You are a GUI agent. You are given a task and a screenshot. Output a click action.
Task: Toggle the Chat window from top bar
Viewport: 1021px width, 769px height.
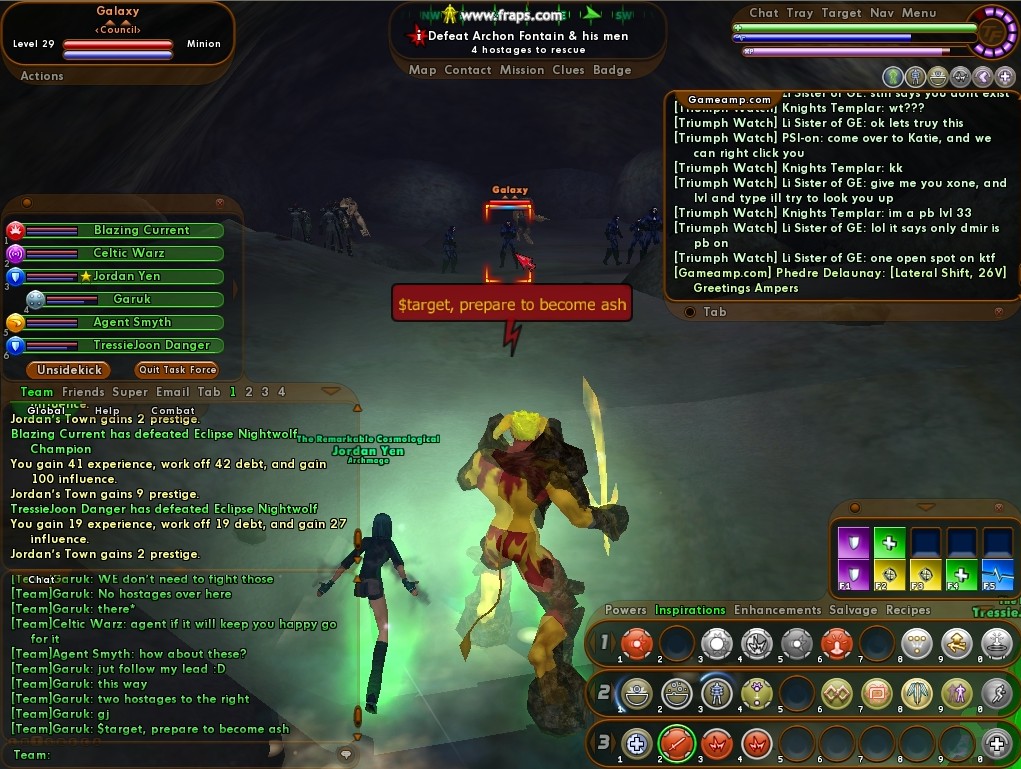[x=763, y=13]
